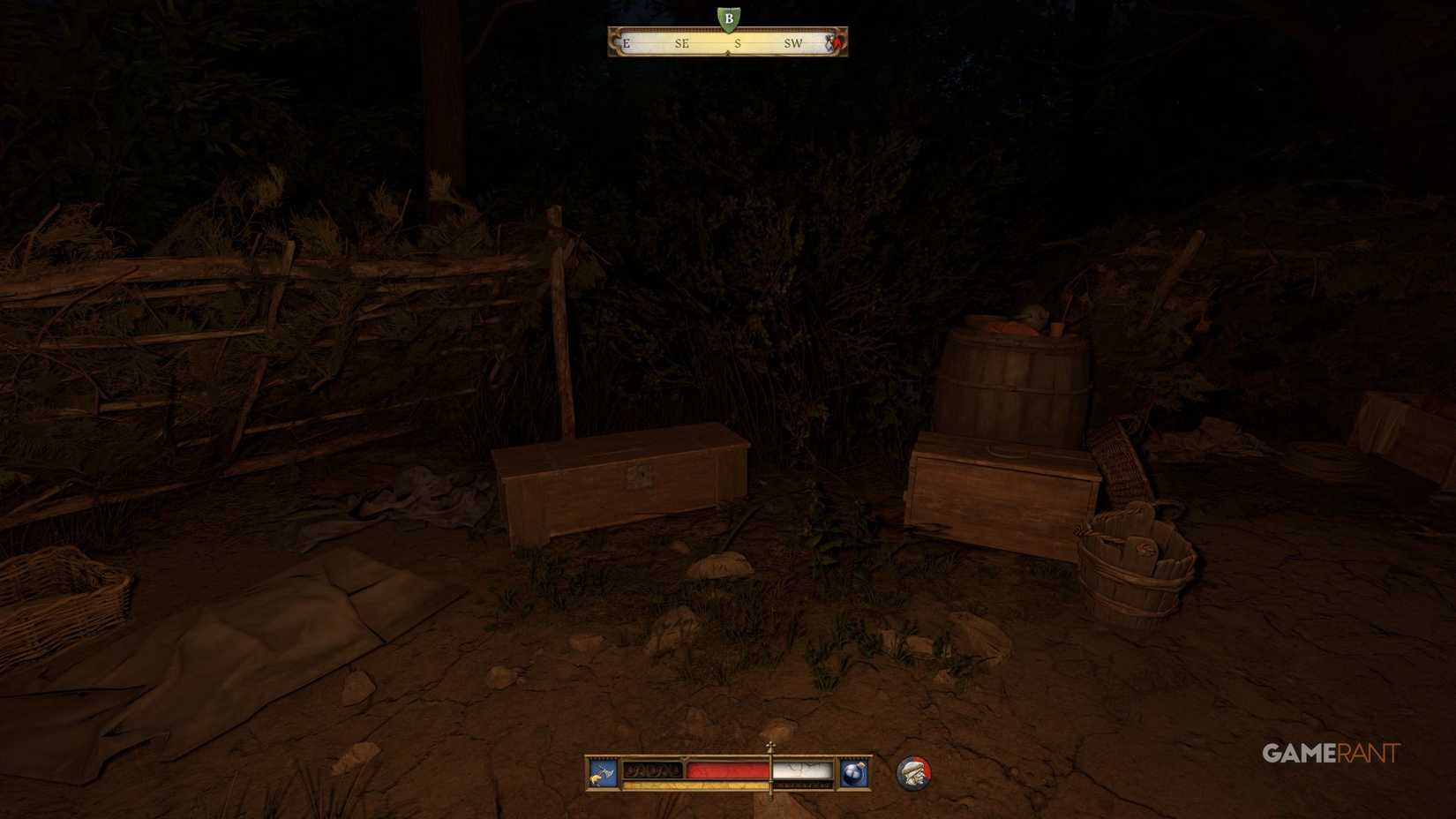Viewport: 1456px width, 819px height.
Task: Open the circular status buff icon
Action: pos(914,771)
